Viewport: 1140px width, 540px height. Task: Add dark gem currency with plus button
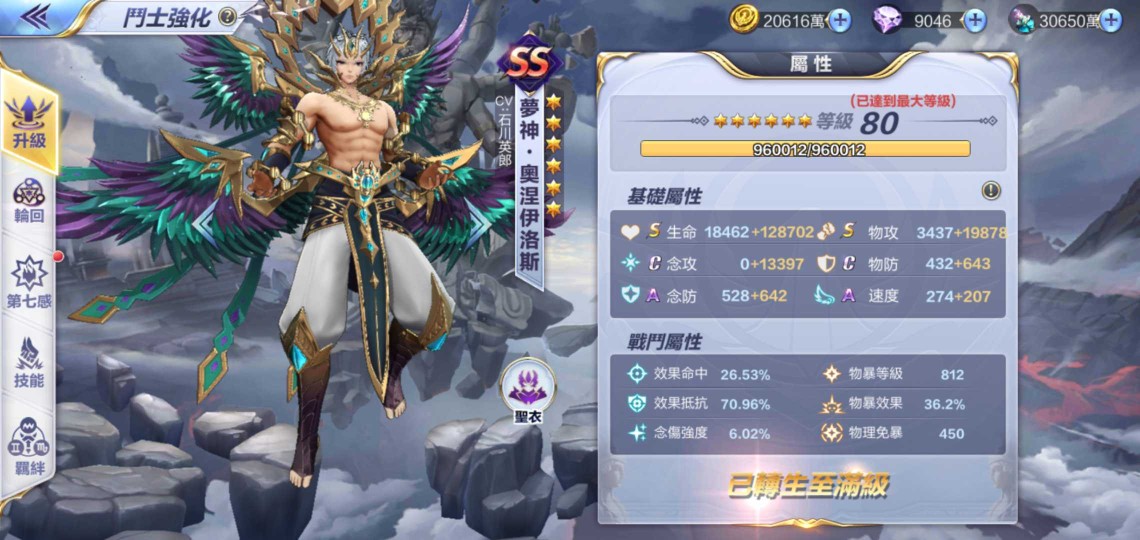click(x=1110, y=19)
